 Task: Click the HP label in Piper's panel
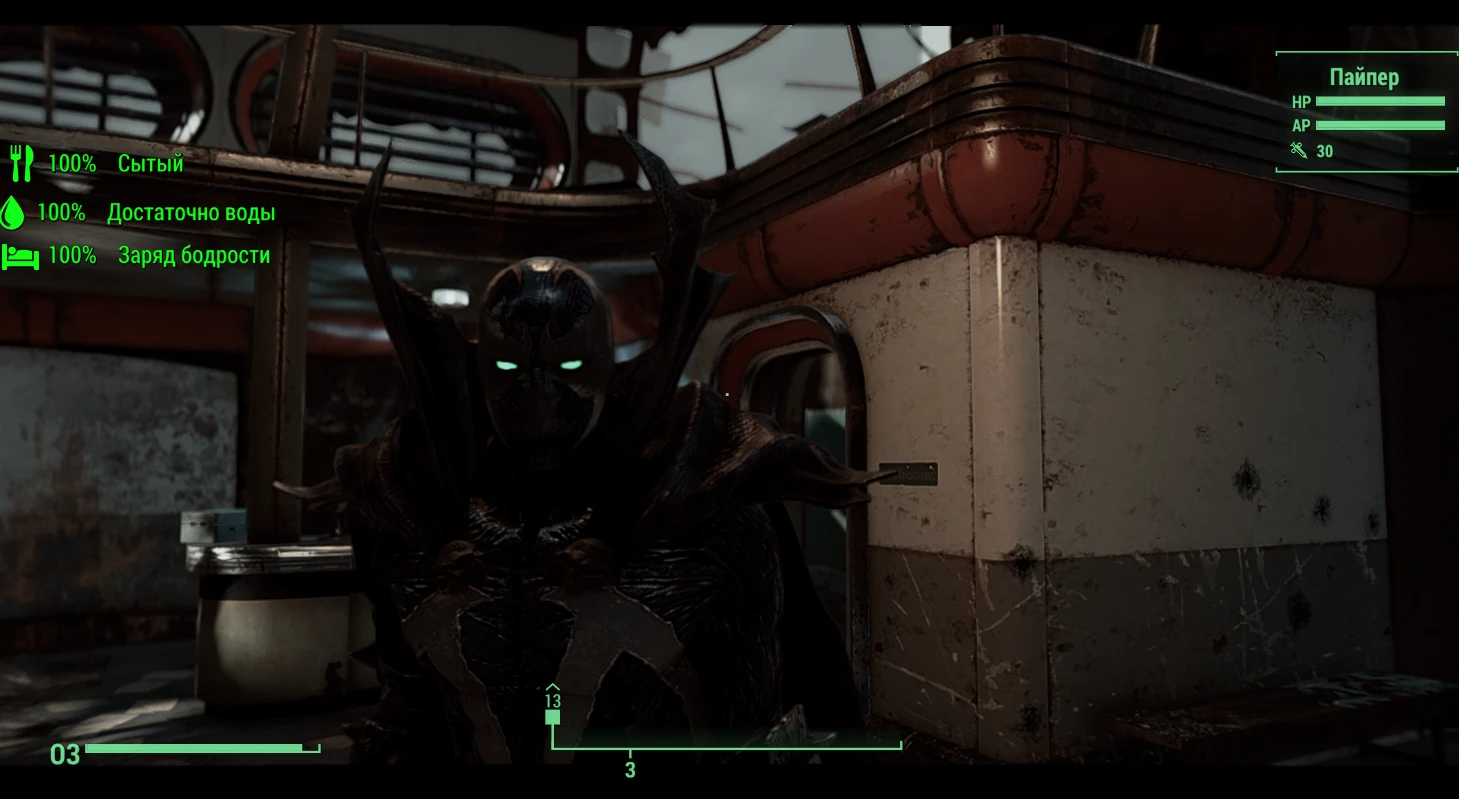point(1301,102)
